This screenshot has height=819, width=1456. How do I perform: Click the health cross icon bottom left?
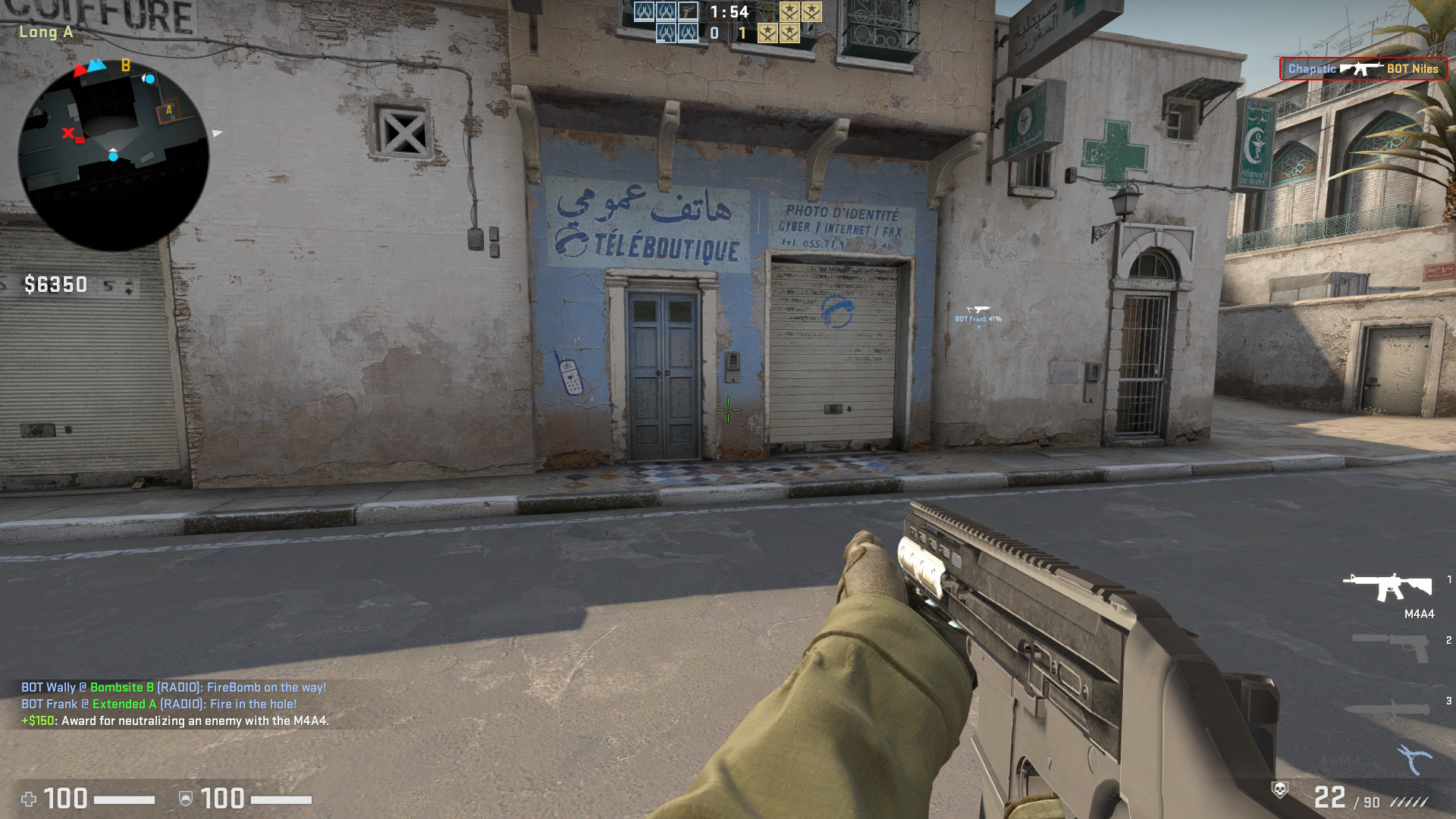point(30,800)
